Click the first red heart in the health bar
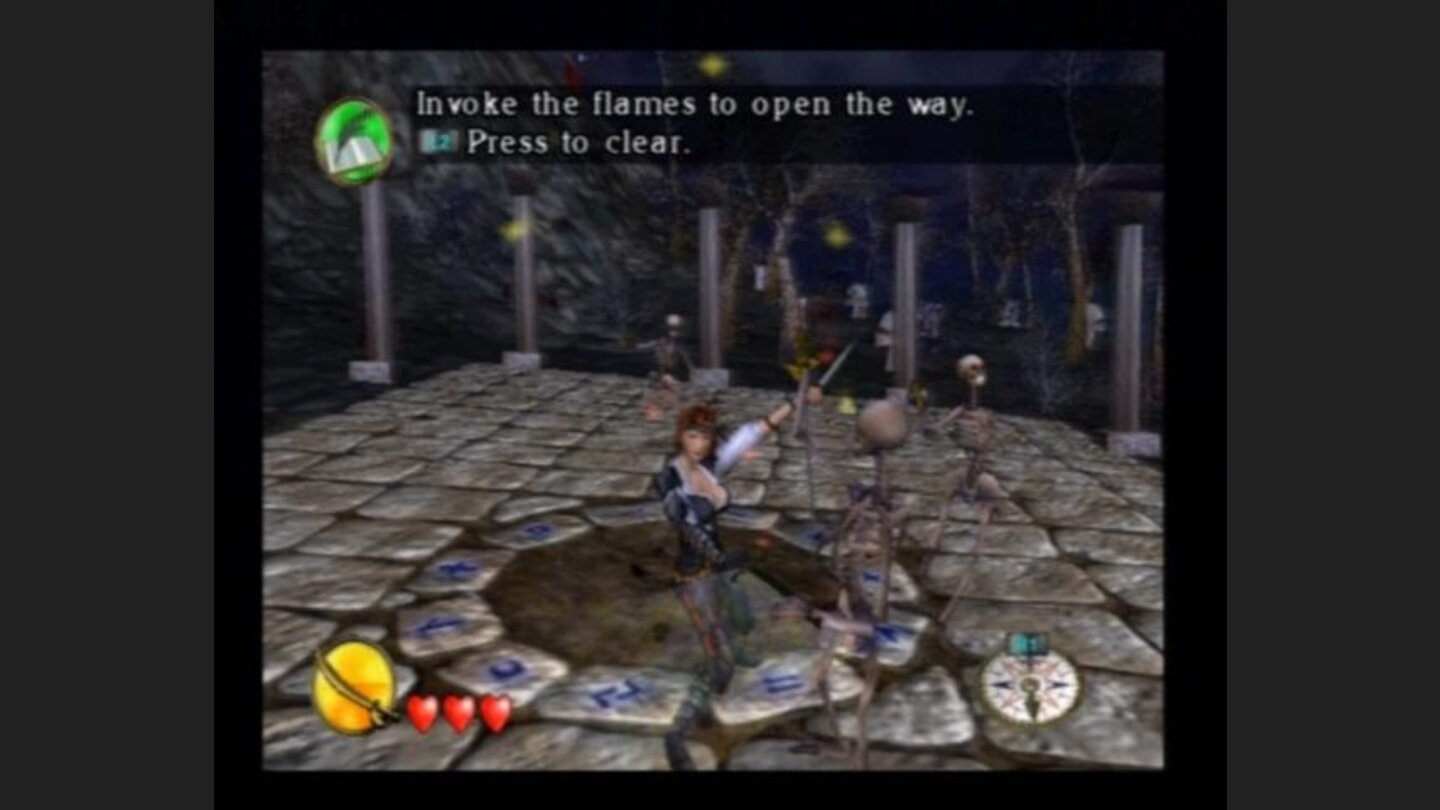1440x810 pixels. click(420, 712)
